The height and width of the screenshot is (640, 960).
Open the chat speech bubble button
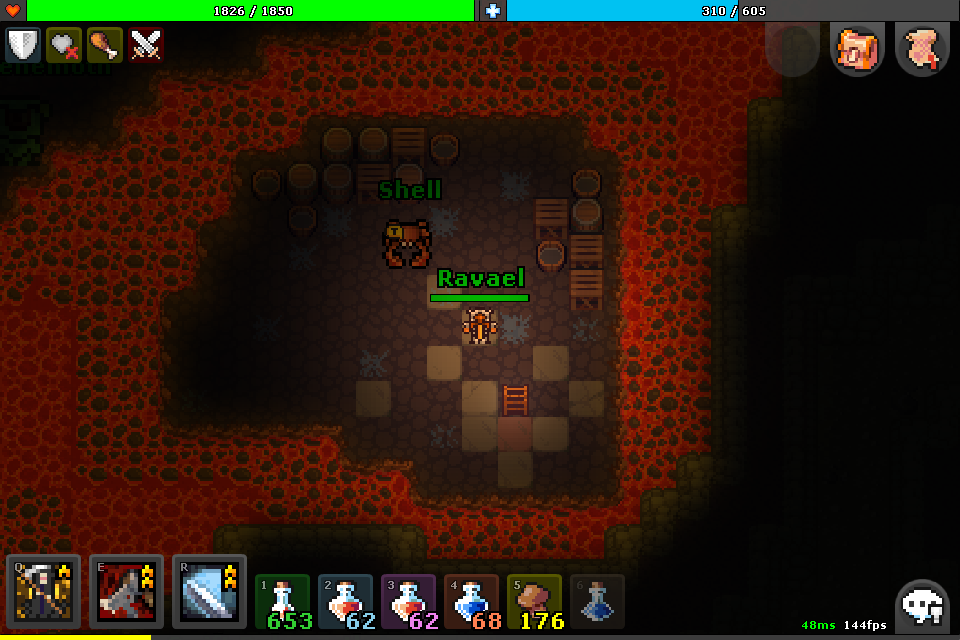tap(922, 605)
